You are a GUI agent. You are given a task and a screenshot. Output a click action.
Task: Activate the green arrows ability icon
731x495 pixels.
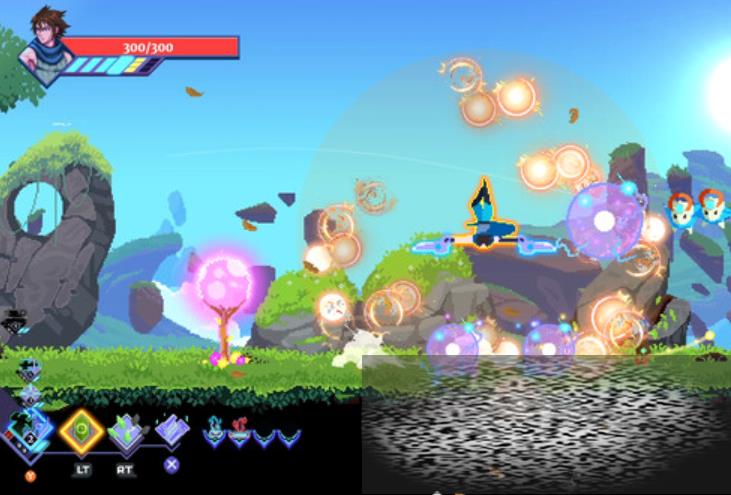point(126,431)
